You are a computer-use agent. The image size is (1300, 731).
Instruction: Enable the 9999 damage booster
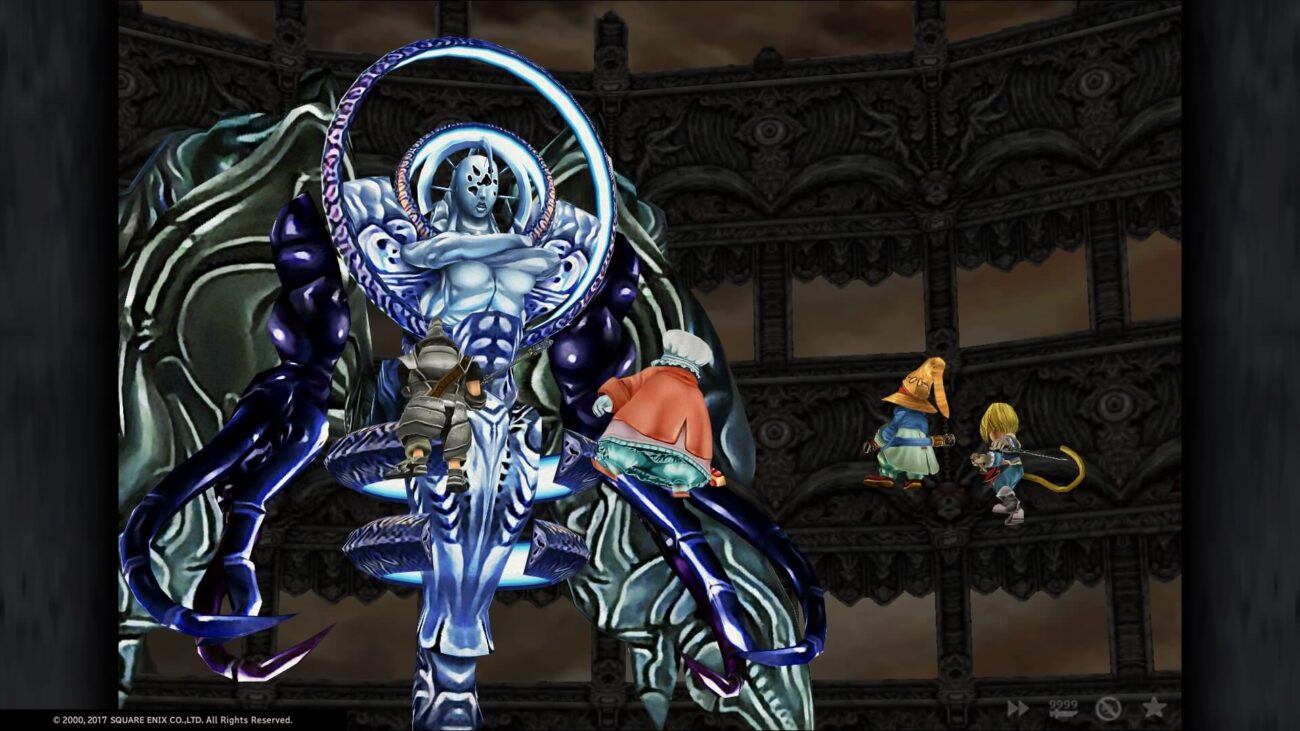point(1062,708)
